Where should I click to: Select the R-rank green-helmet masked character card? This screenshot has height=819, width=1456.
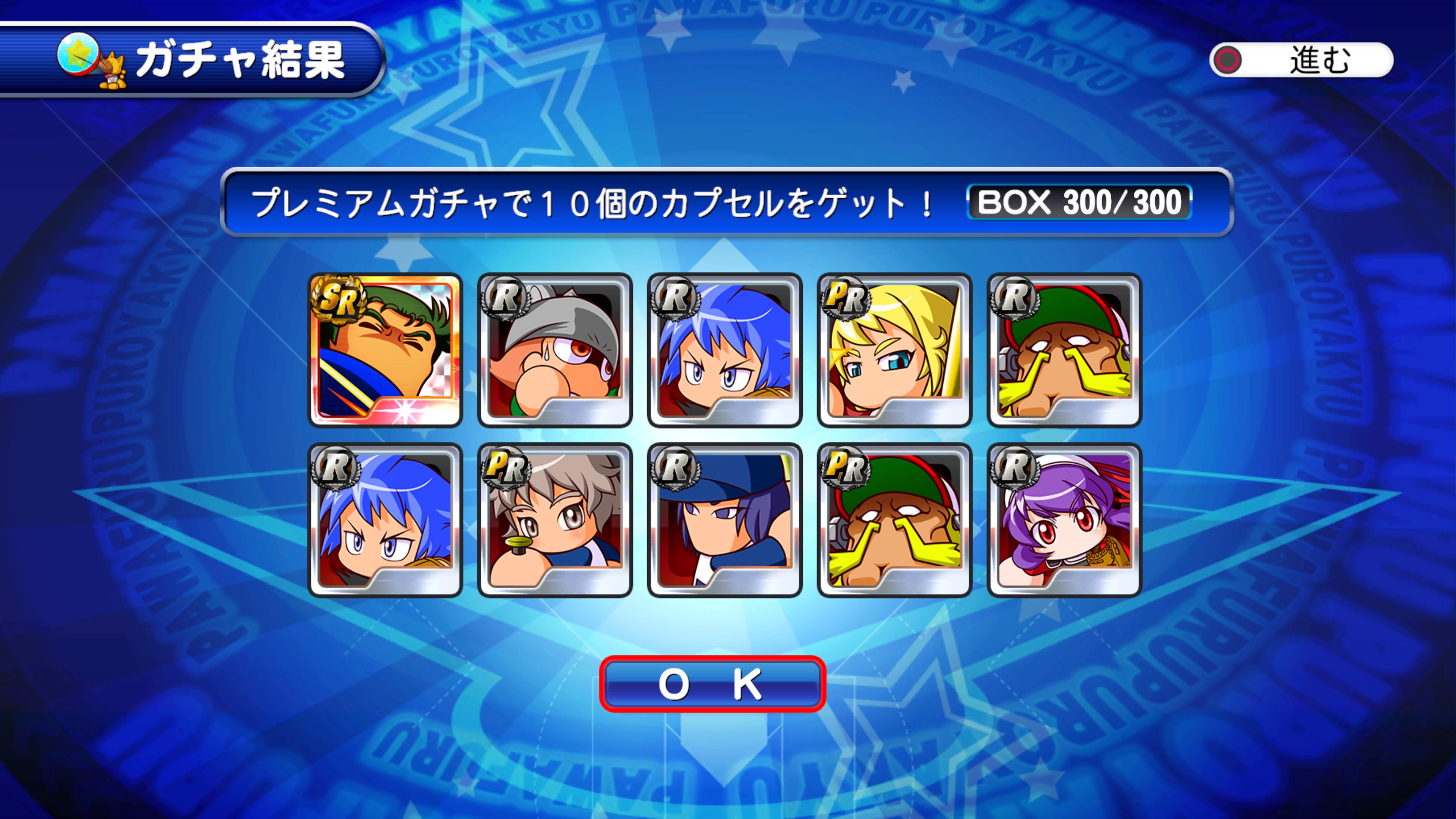[x=1064, y=350]
